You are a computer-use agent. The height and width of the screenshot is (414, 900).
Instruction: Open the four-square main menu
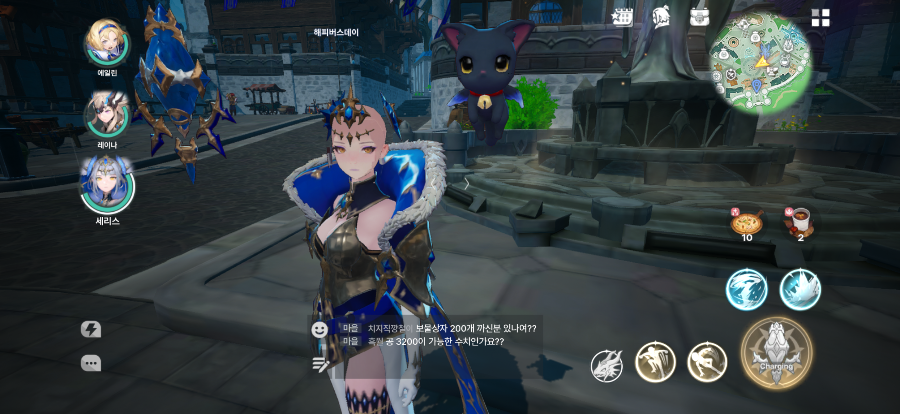pyautogui.click(x=821, y=17)
